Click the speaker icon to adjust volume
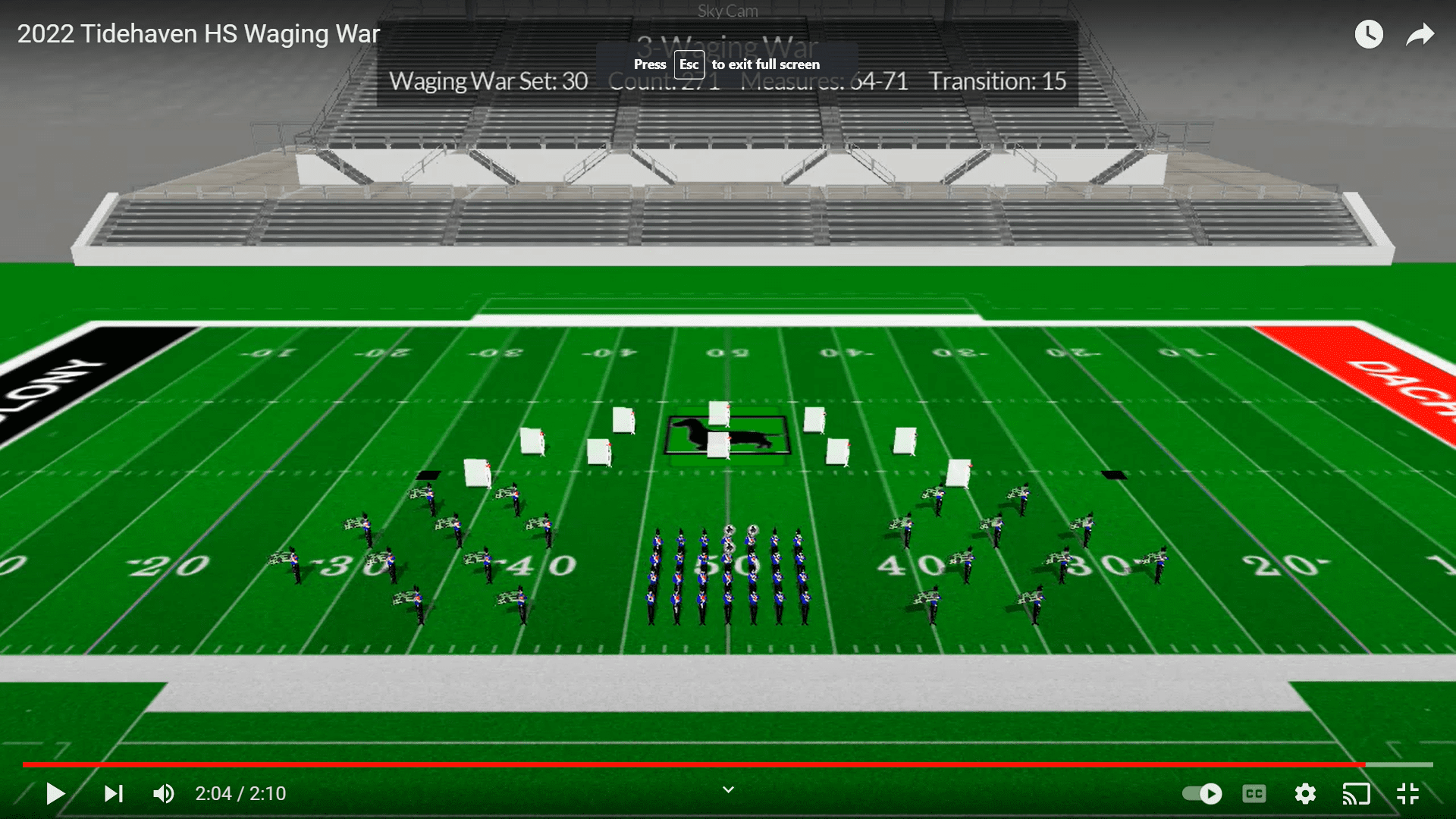This screenshot has width=1456, height=819. (x=163, y=793)
